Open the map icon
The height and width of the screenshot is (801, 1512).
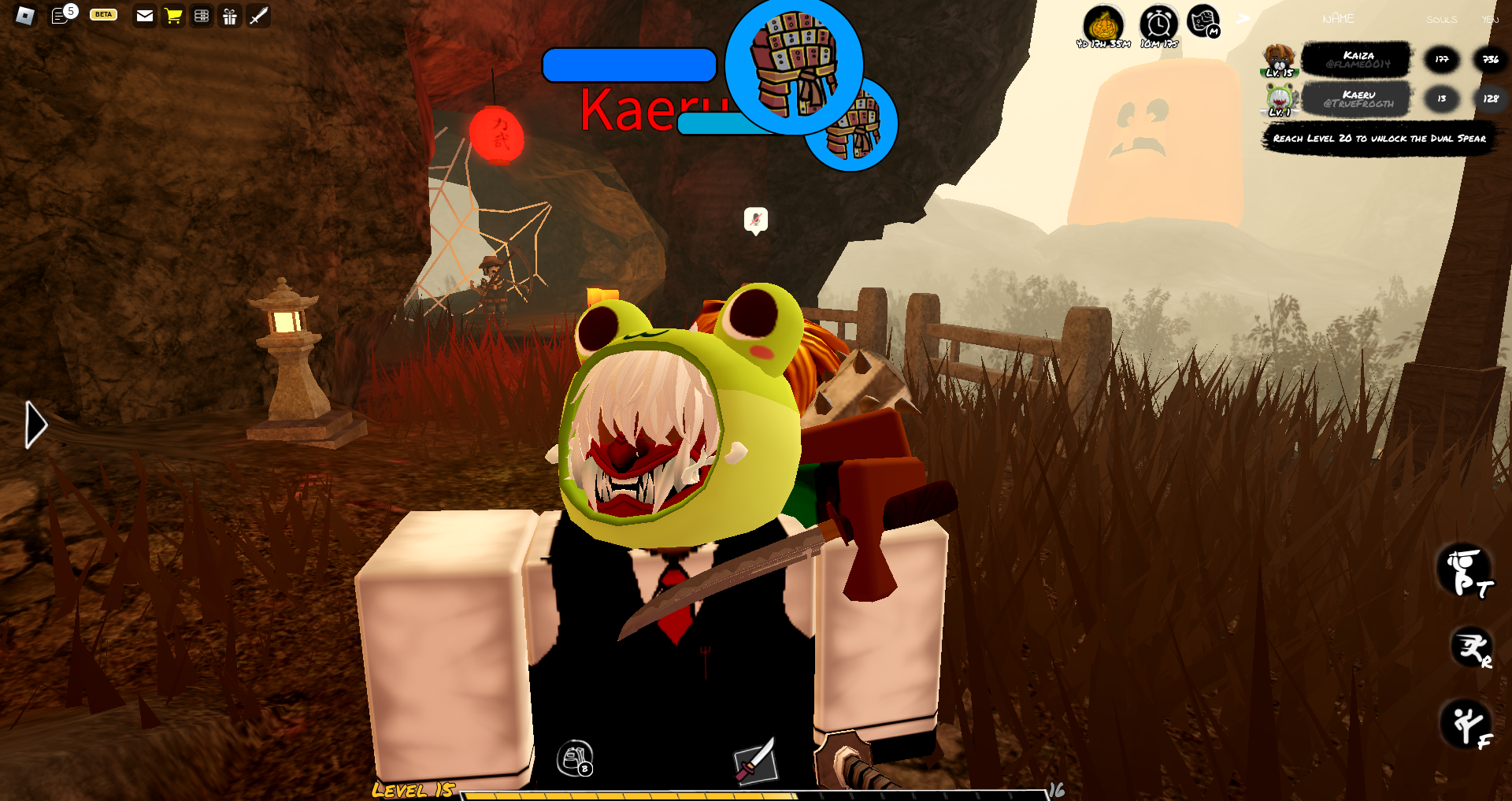[x=1203, y=22]
